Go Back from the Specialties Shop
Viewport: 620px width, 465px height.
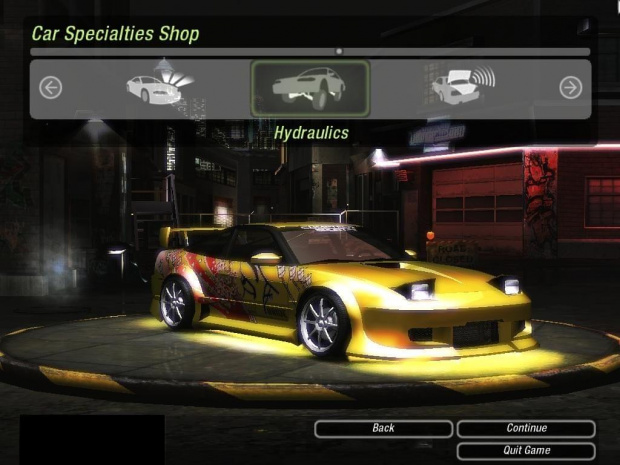pos(383,429)
